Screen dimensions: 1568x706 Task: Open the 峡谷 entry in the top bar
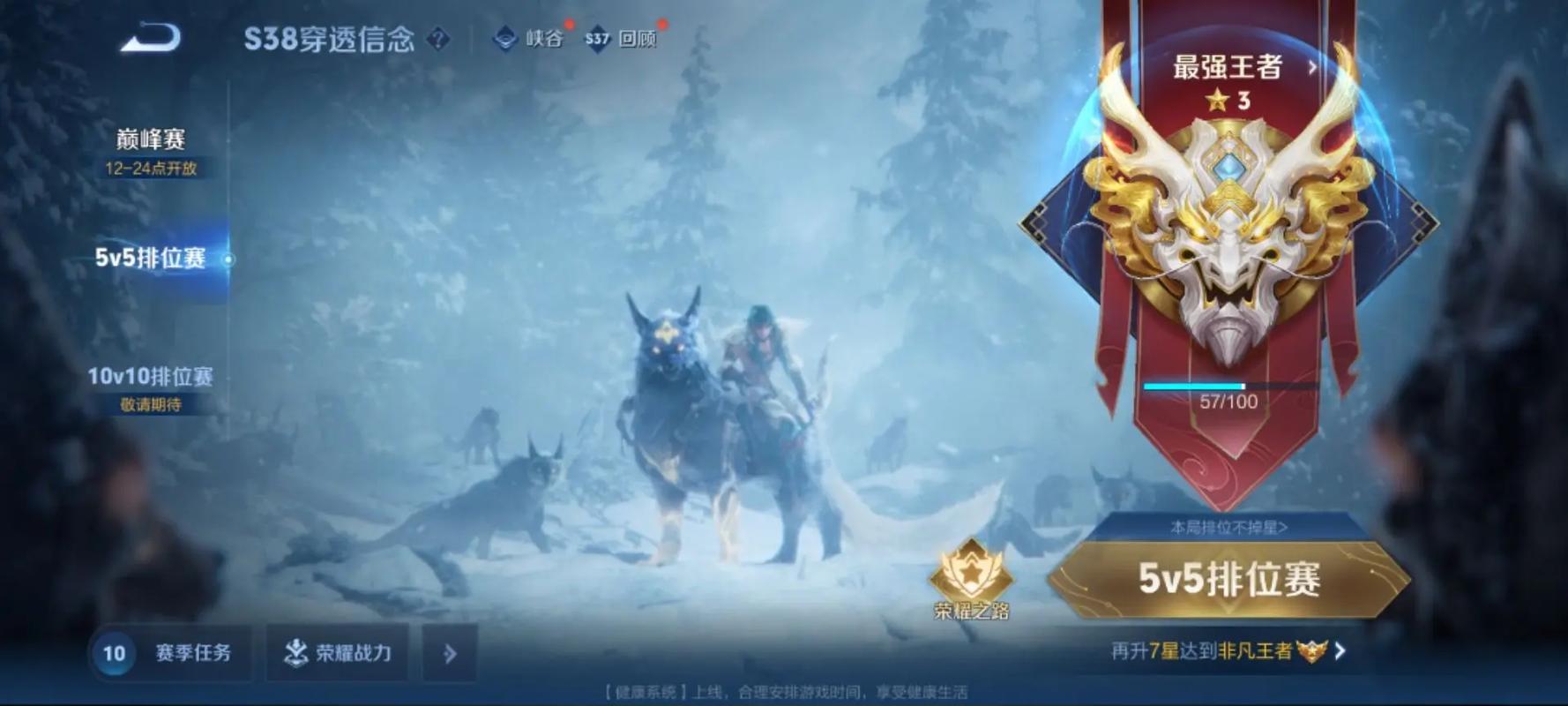[x=529, y=39]
